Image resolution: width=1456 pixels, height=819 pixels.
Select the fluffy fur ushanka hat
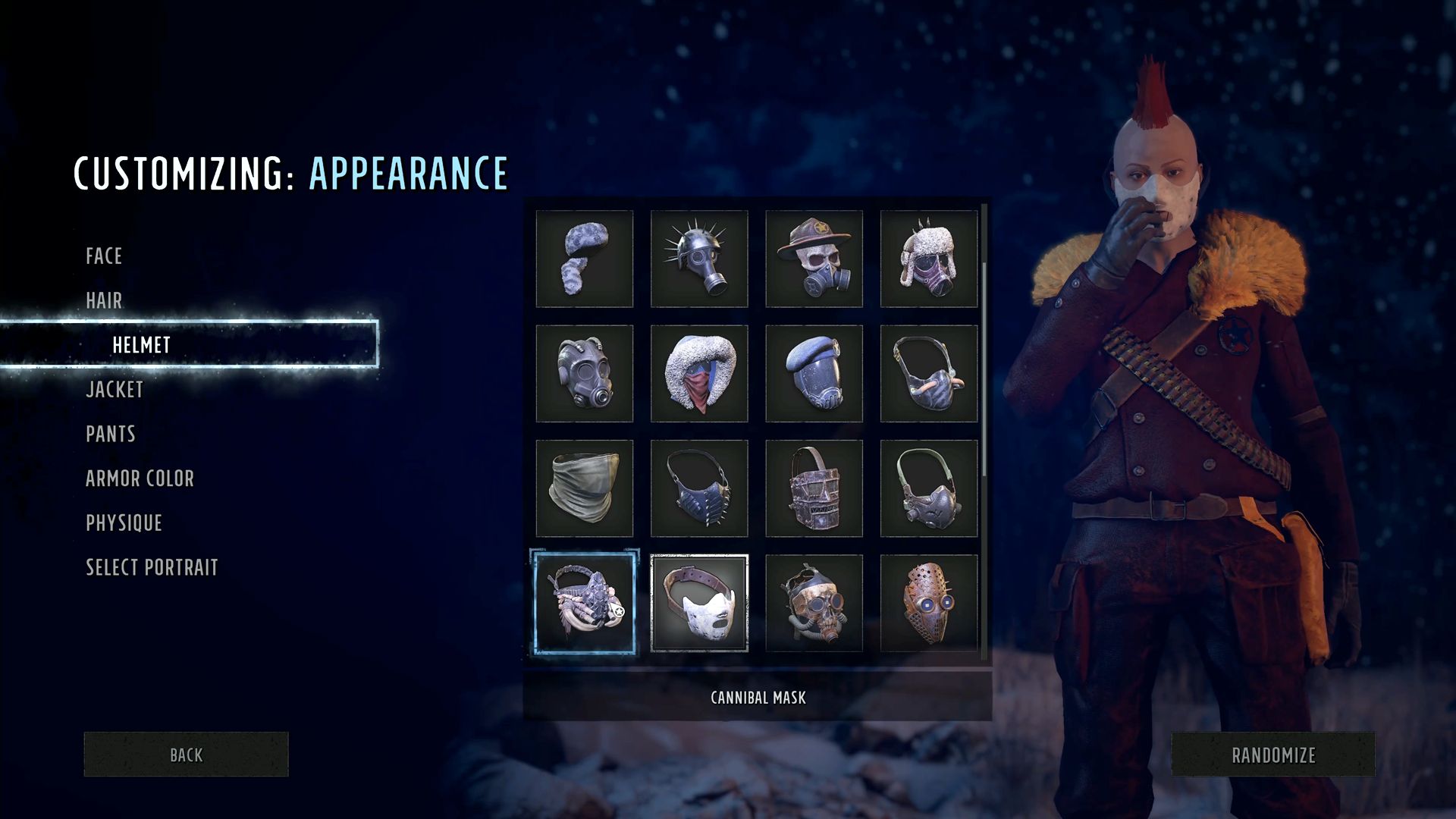584,259
